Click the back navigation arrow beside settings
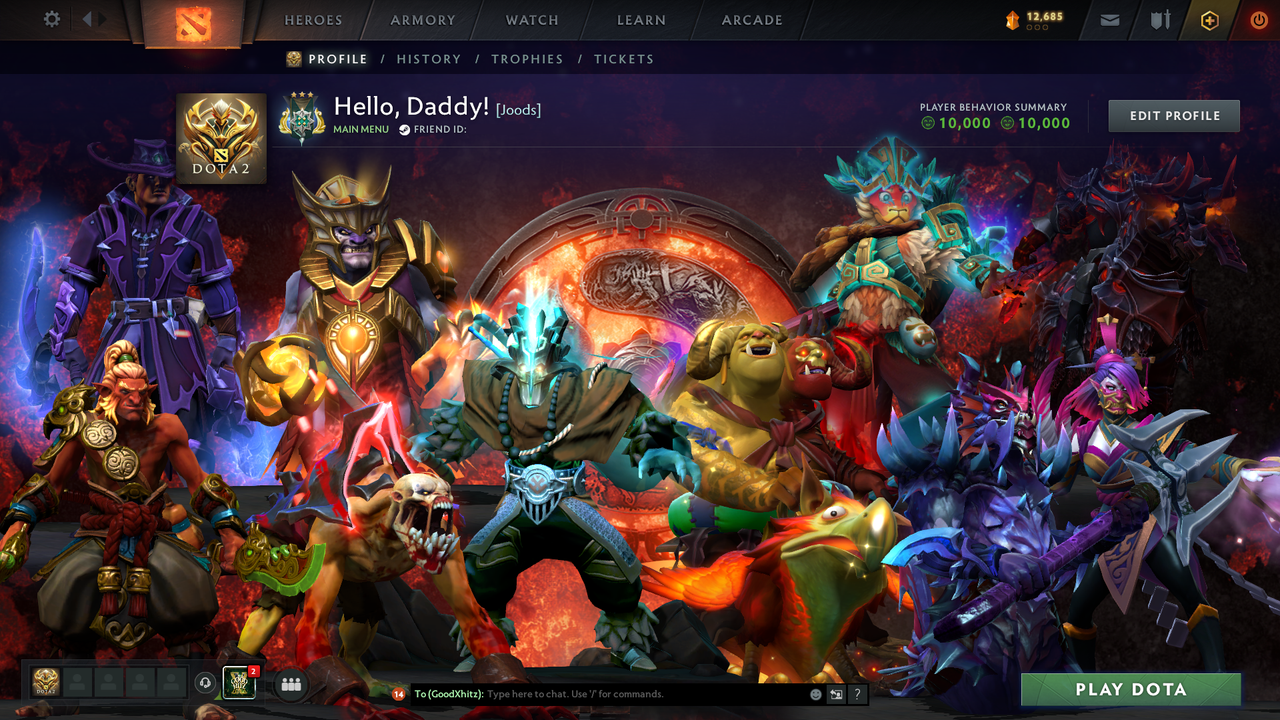Image resolution: width=1280 pixels, height=720 pixels. [86, 19]
